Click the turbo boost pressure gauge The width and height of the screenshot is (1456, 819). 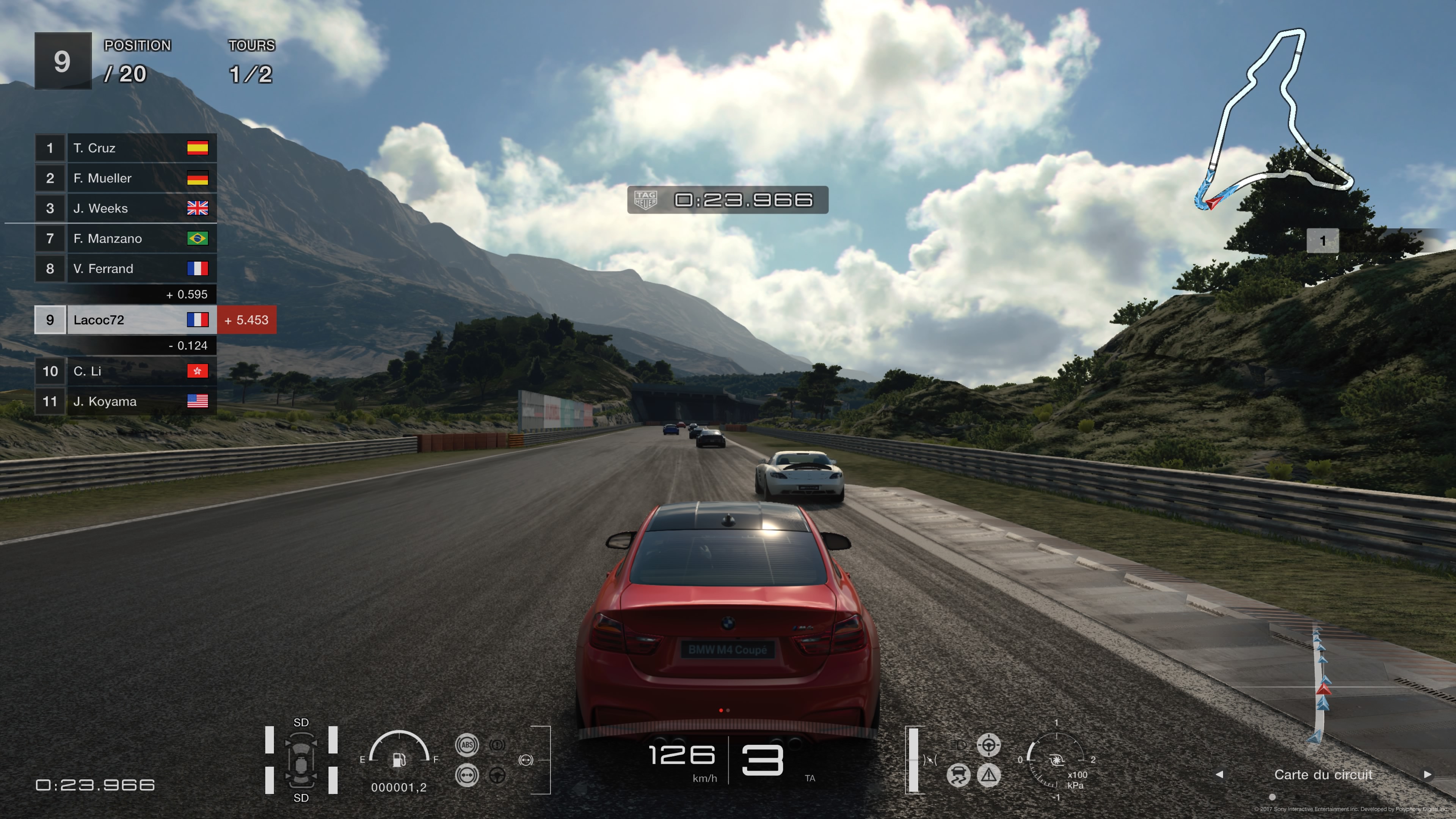[1056, 760]
